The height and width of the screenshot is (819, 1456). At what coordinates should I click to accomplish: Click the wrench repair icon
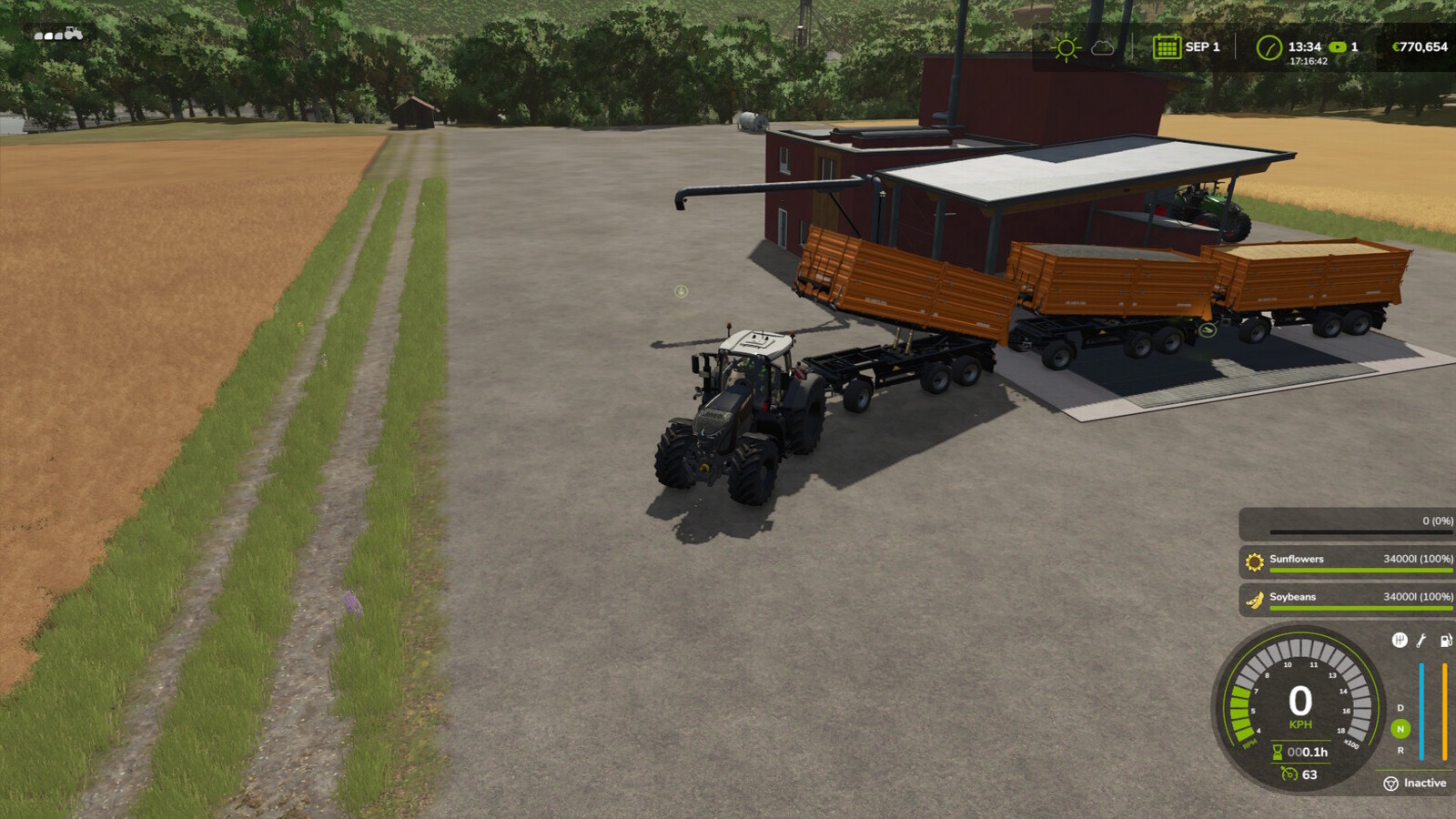coord(1420,642)
